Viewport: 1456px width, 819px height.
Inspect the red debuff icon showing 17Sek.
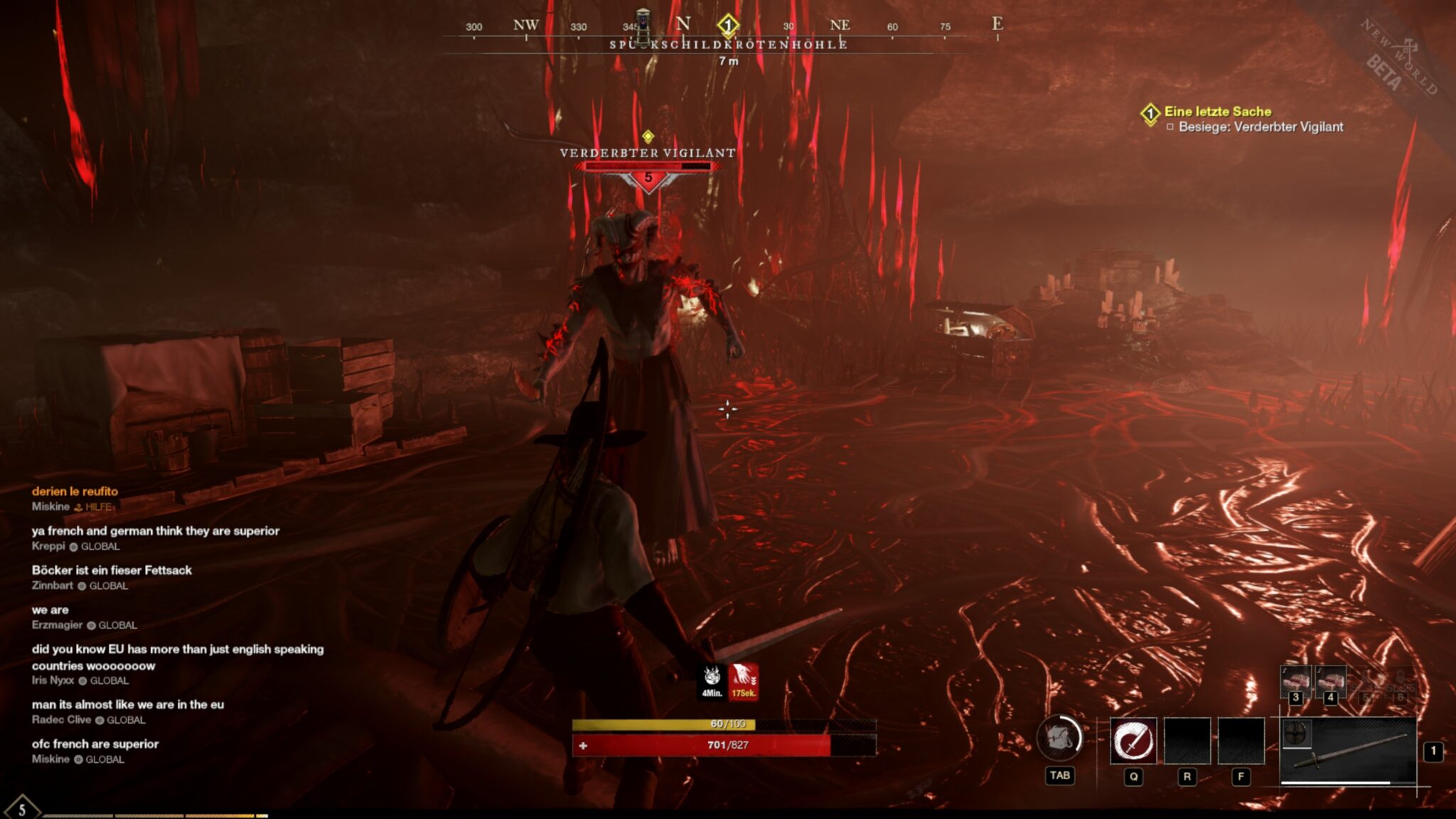point(743,681)
